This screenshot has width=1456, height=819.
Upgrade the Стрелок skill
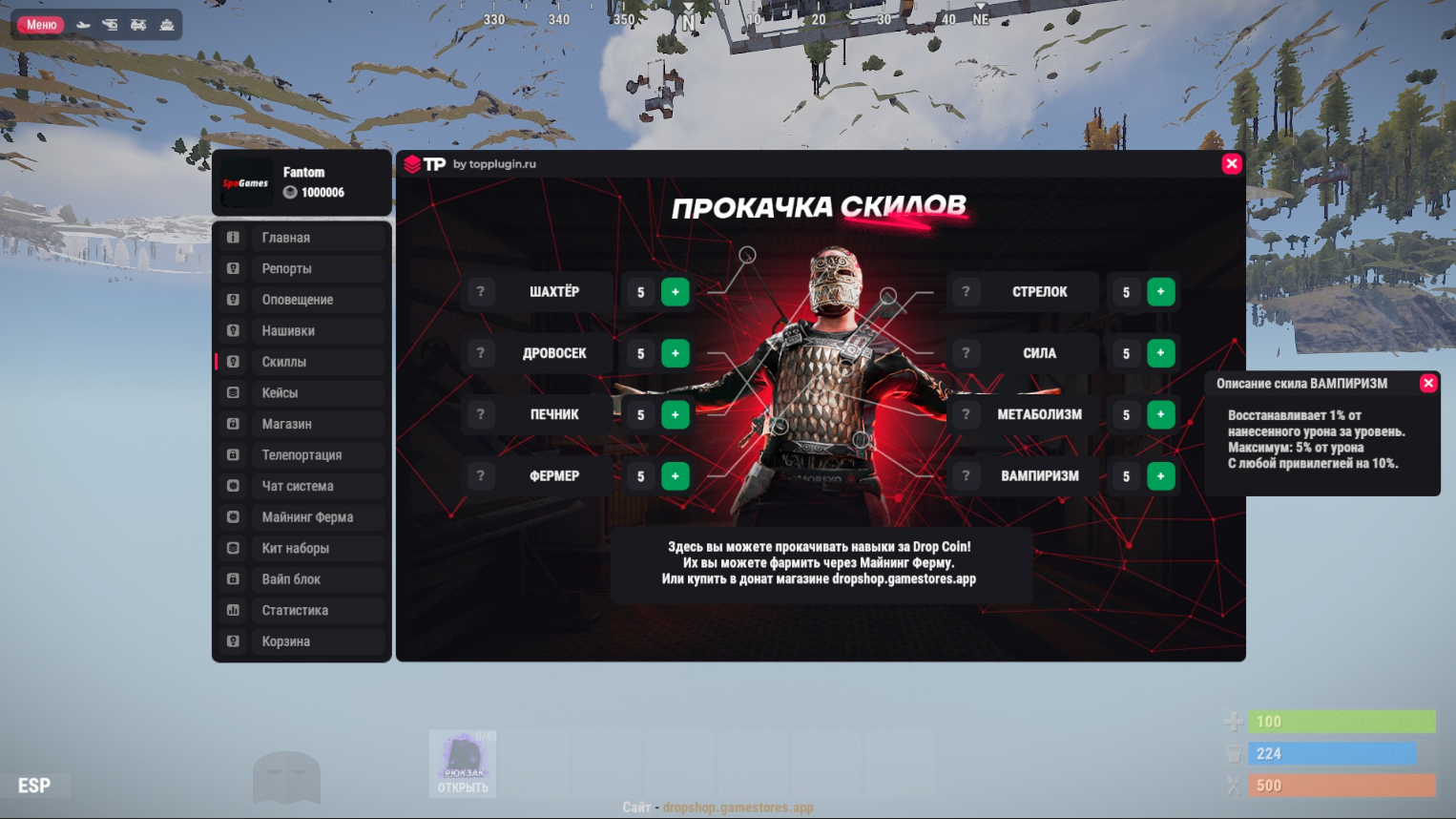1160,292
